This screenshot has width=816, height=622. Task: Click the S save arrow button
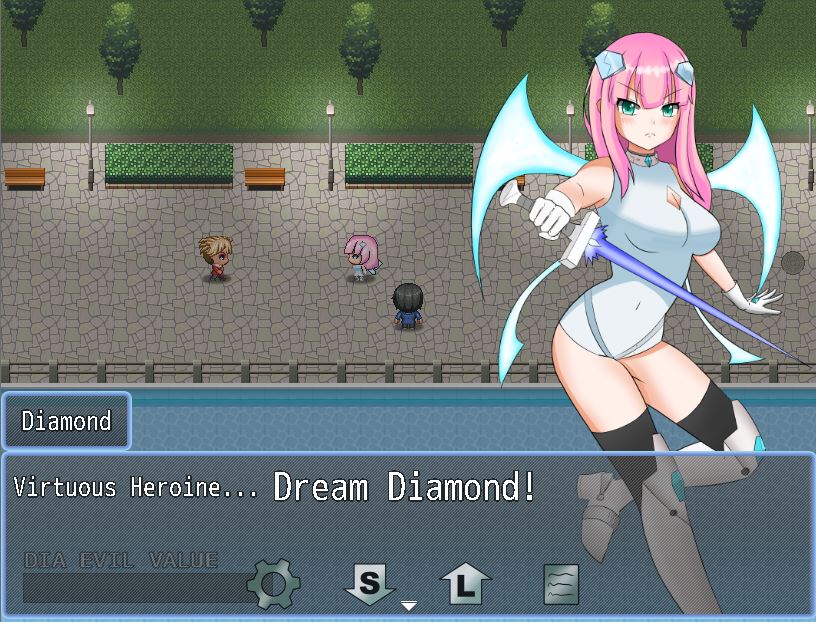click(x=370, y=583)
